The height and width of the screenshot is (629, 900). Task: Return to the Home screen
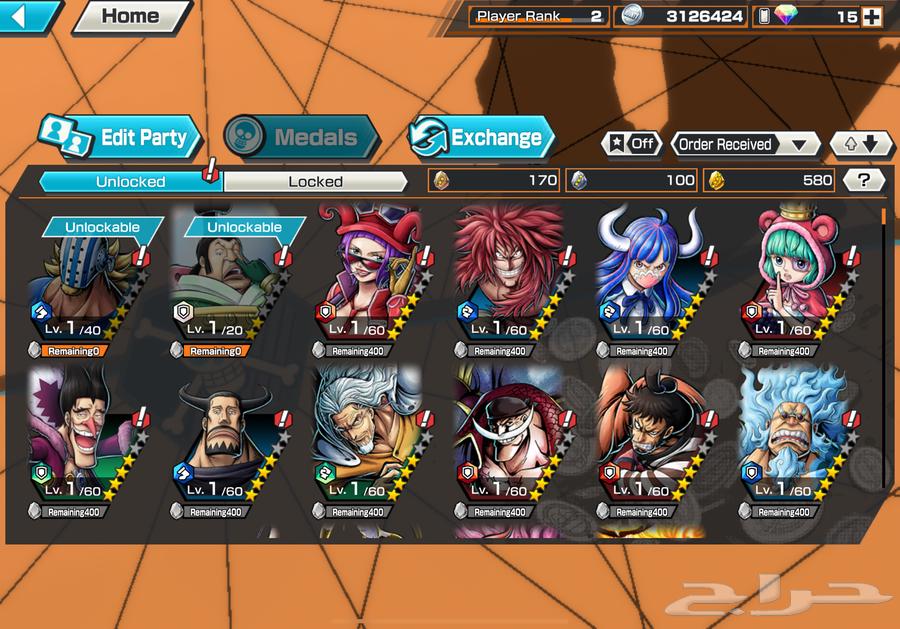(131, 16)
